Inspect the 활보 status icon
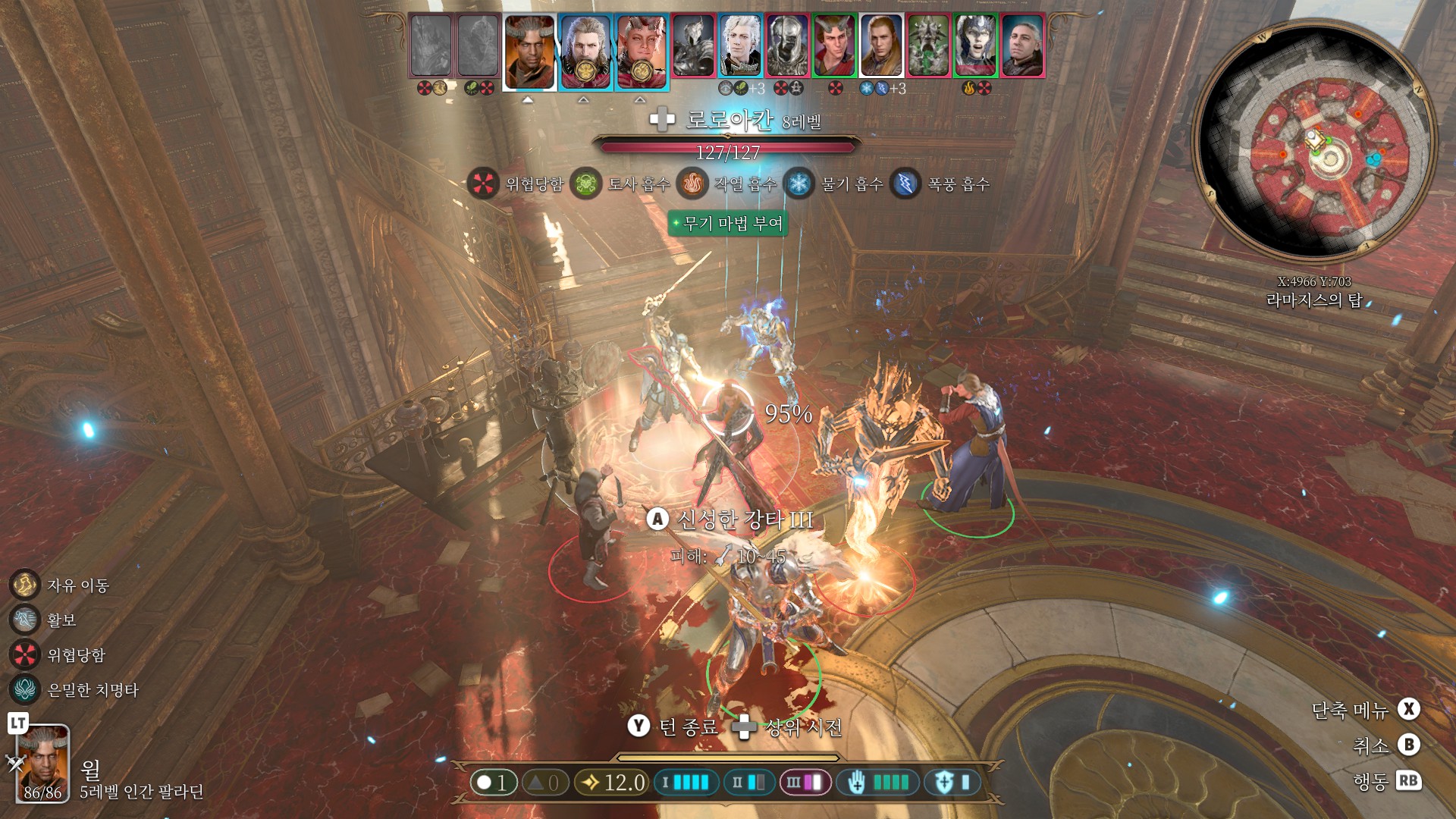The width and height of the screenshot is (1456, 819). [25, 620]
